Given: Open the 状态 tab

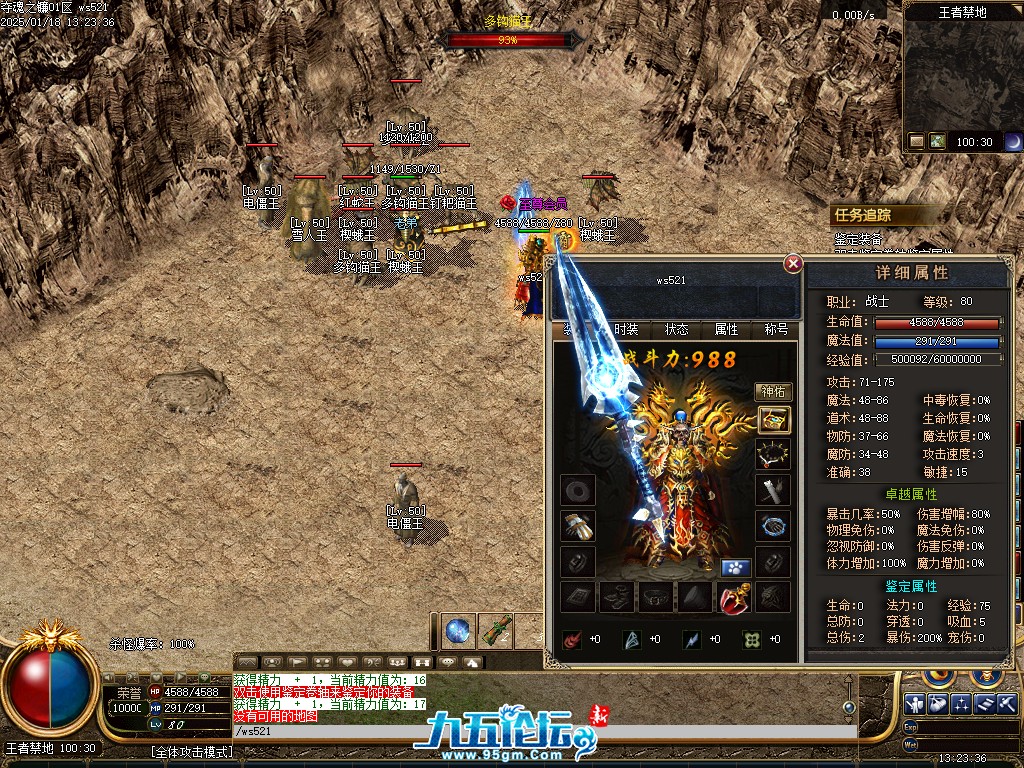Looking at the screenshot, I should tap(677, 330).
